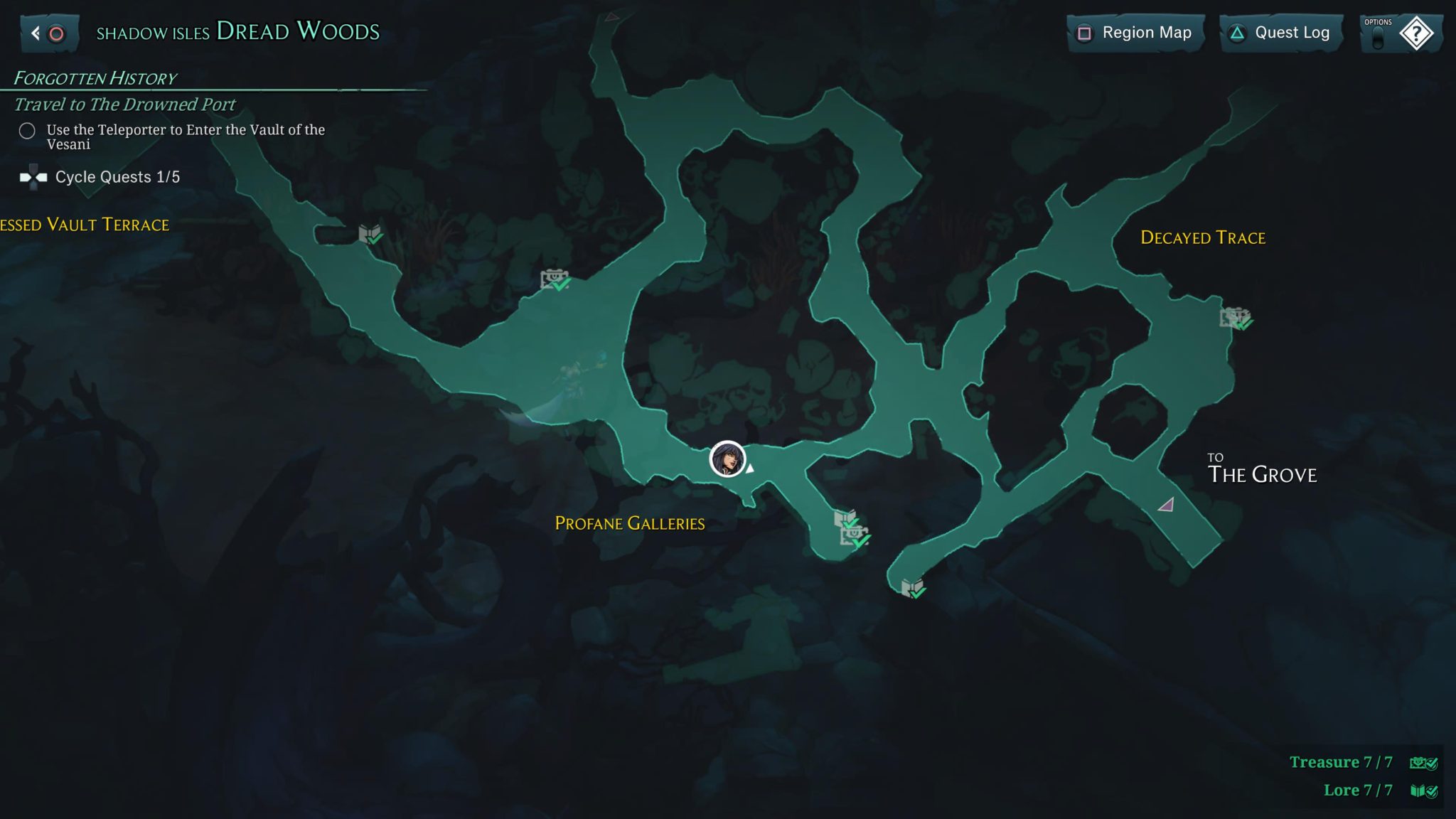This screenshot has width=1456, height=819.
Task: Toggle the Vault of the Vesani objective circle
Action: tap(27, 131)
